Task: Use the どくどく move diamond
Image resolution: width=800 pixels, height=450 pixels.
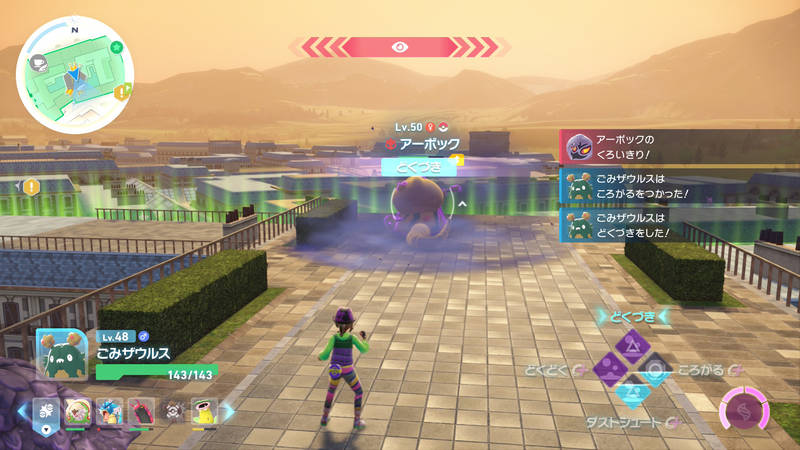Action: pyautogui.click(x=608, y=370)
